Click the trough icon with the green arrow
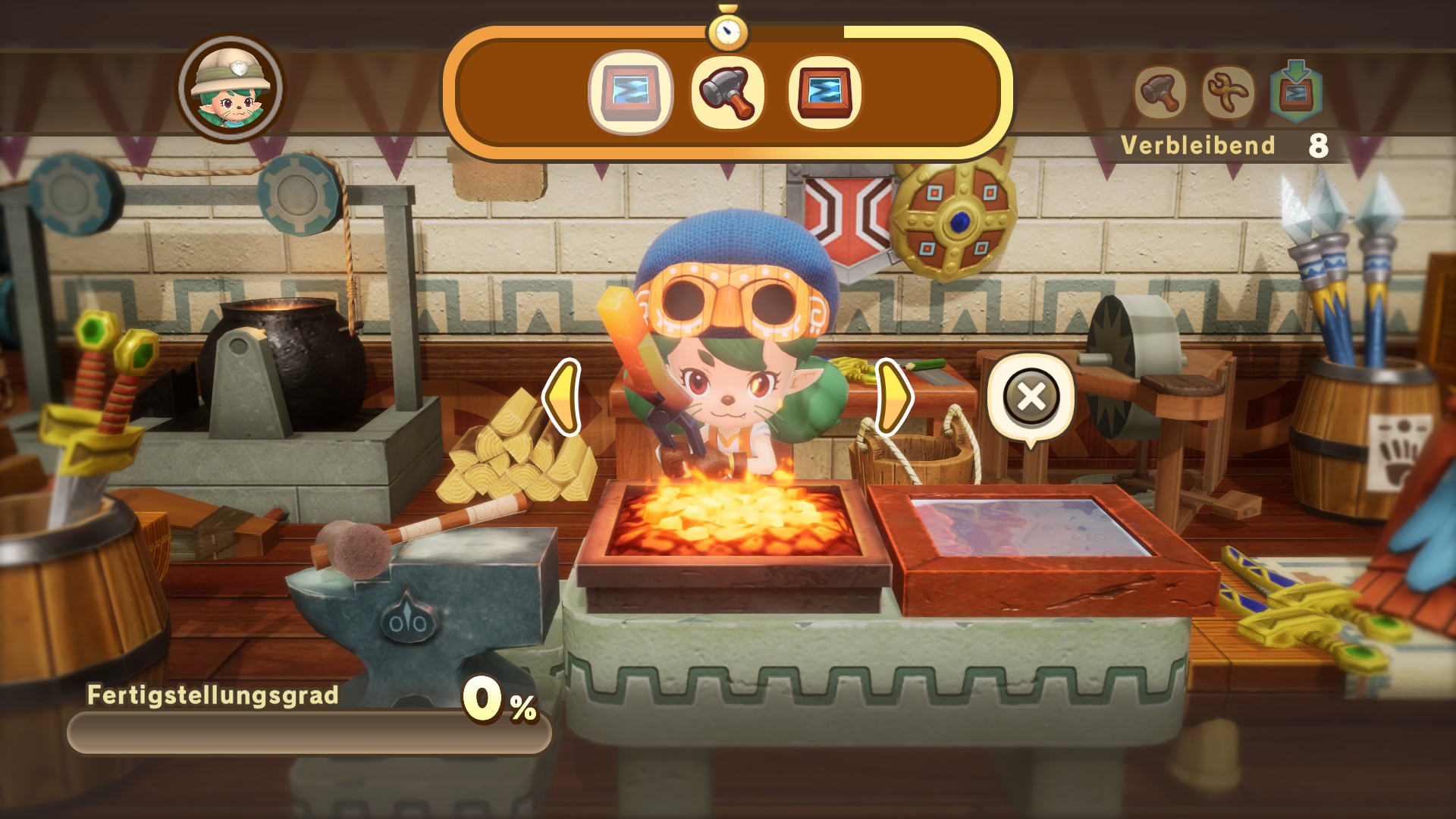1456x819 pixels. click(x=1296, y=93)
